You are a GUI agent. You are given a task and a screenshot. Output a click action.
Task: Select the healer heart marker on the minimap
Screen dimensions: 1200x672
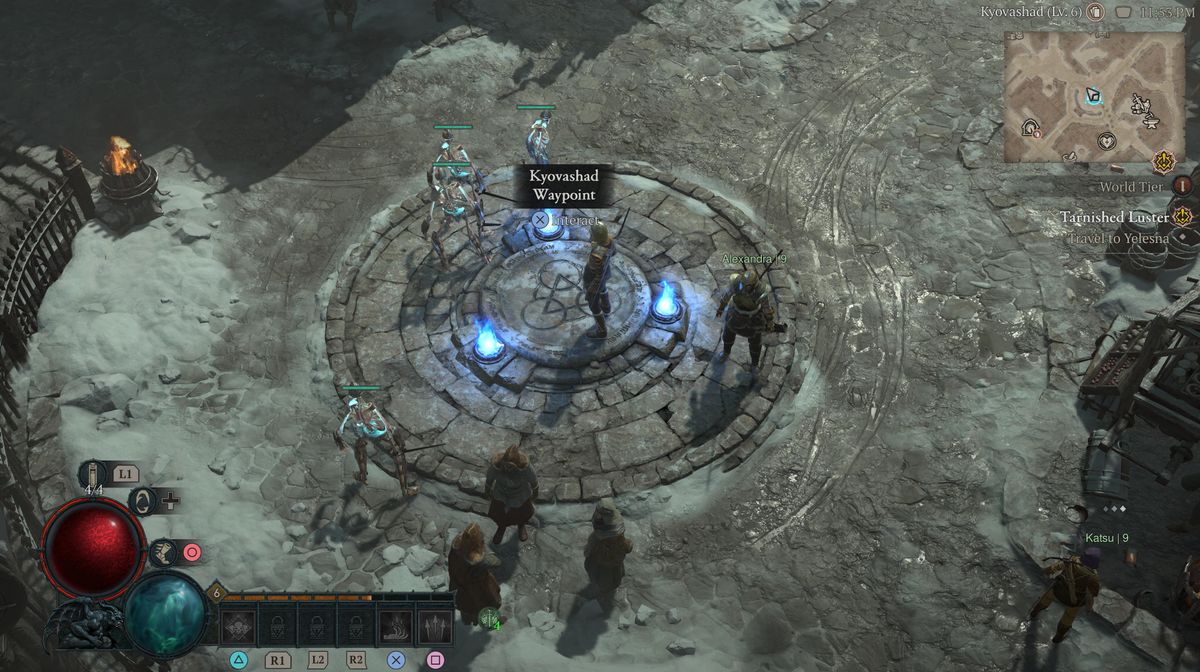click(x=1106, y=141)
